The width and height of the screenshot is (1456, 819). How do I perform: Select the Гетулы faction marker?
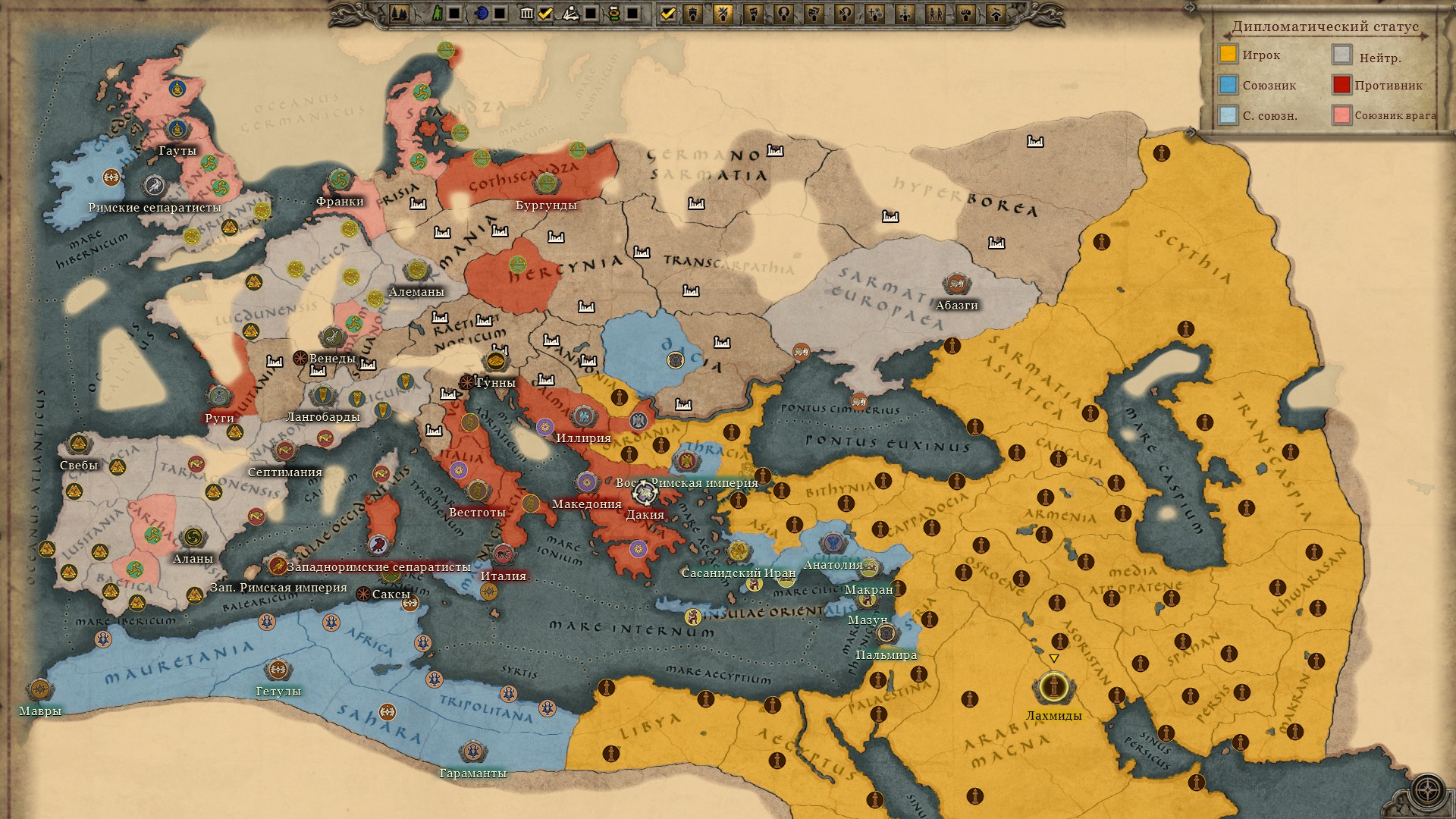(x=278, y=670)
